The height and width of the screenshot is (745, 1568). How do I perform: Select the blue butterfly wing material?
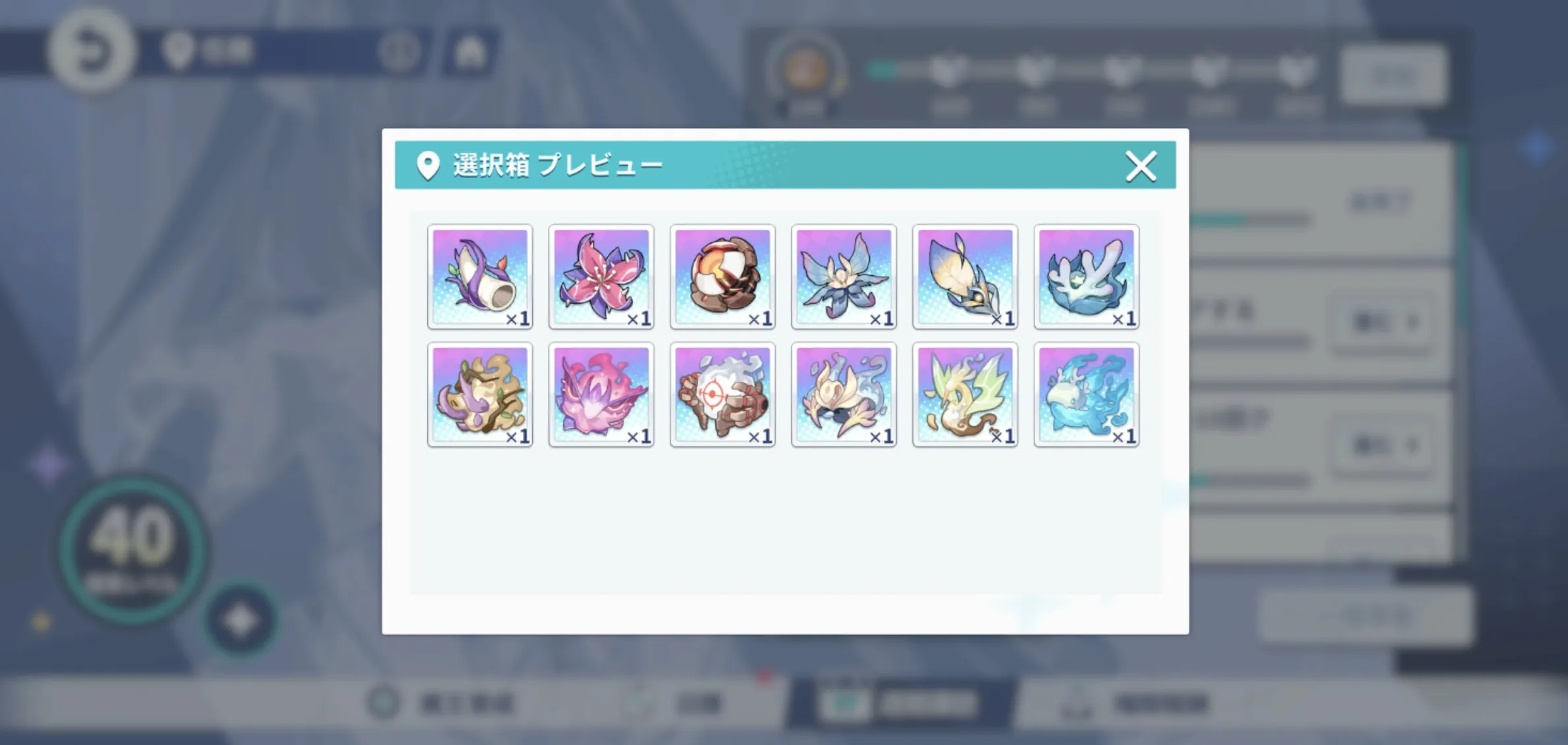[844, 277]
